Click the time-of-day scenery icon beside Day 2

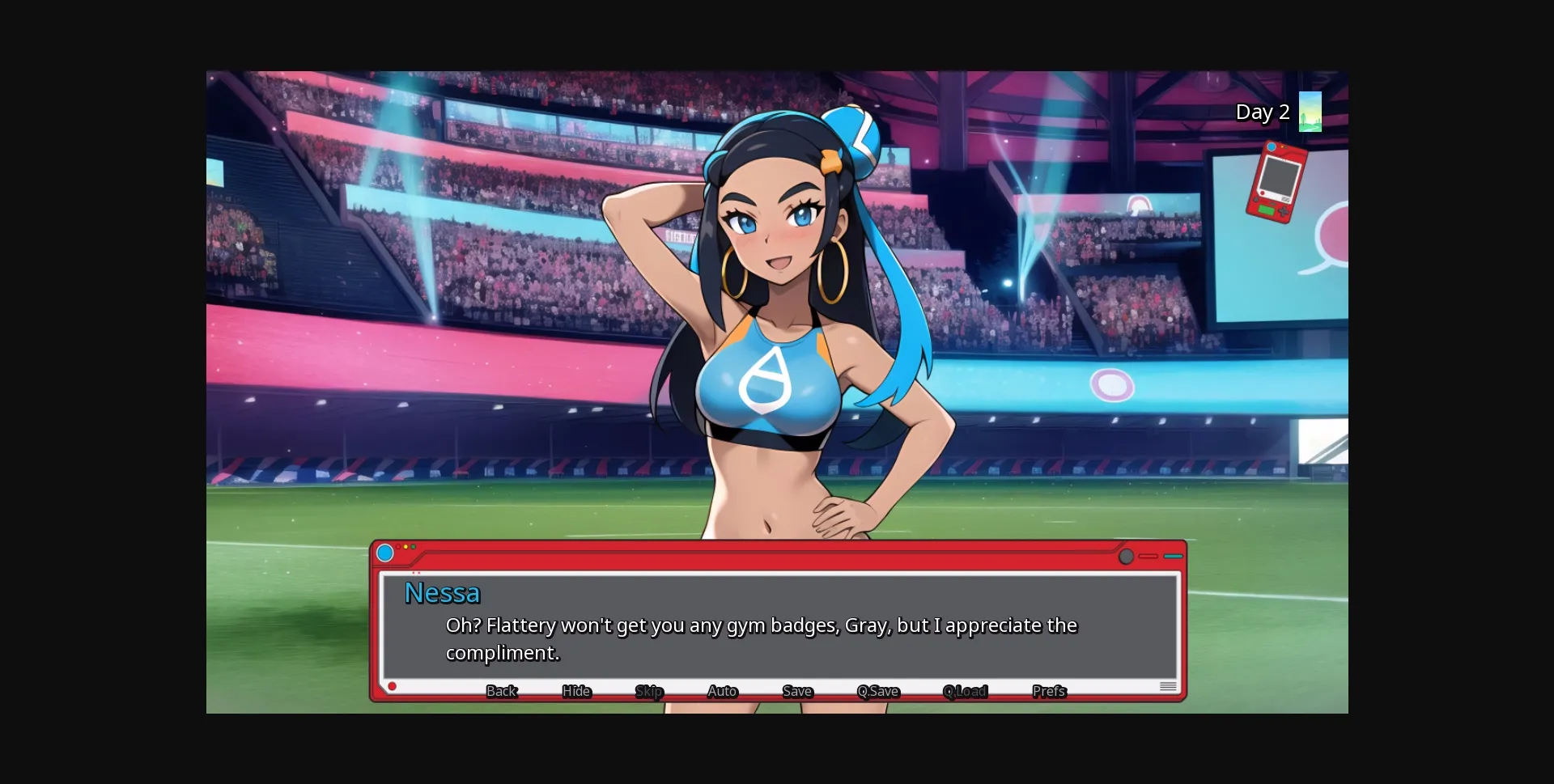1310,112
